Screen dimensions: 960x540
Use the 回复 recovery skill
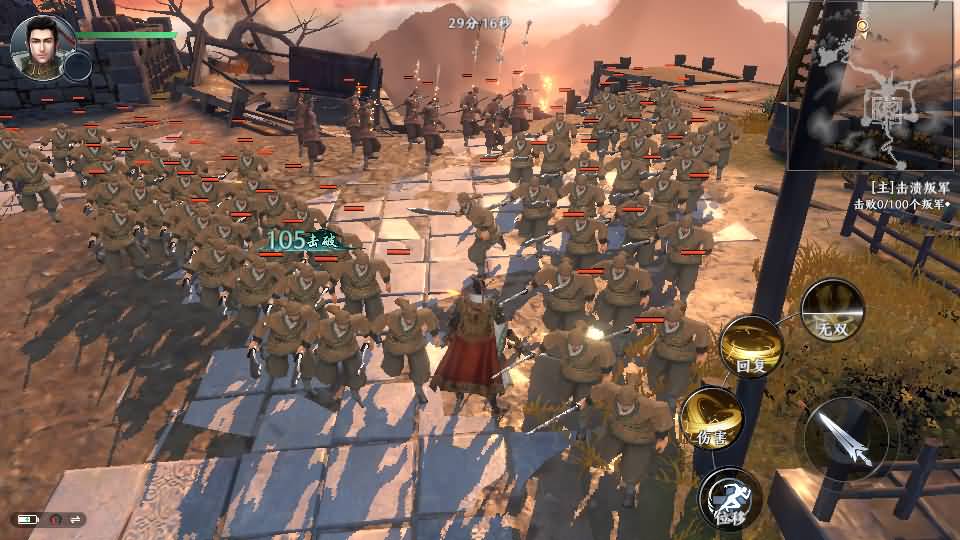point(751,346)
